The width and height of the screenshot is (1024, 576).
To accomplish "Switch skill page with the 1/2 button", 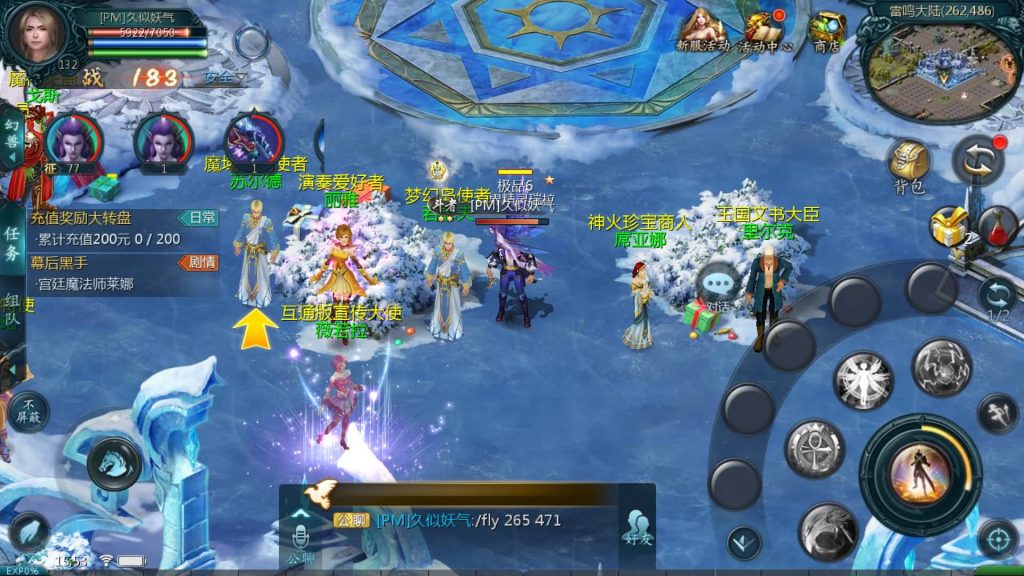I will [x=996, y=297].
